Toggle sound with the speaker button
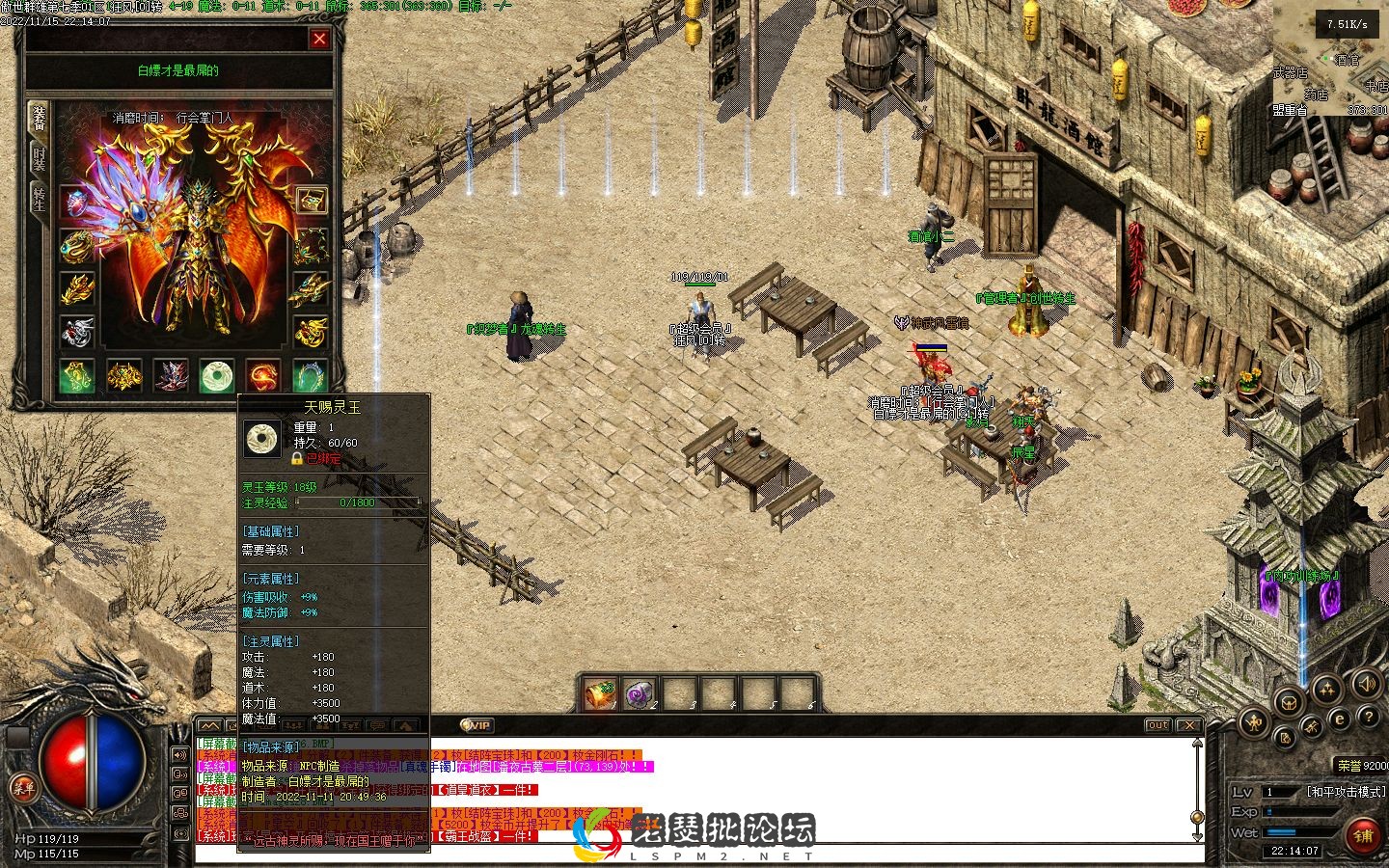Screen dimensions: 1389x868 point(1366,685)
